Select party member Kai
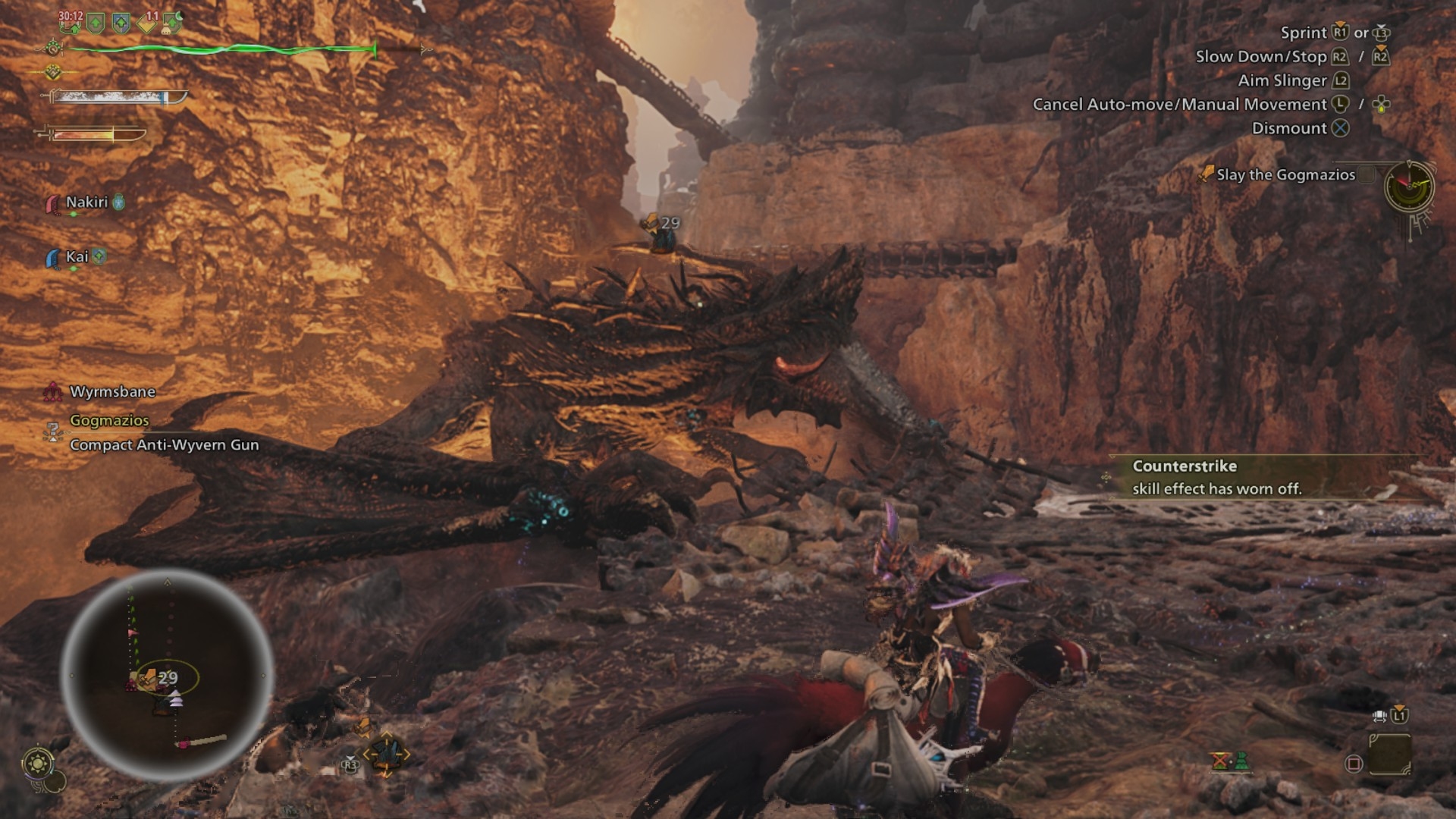The width and height of the screenshot is (1456, 819). (77, 257)
